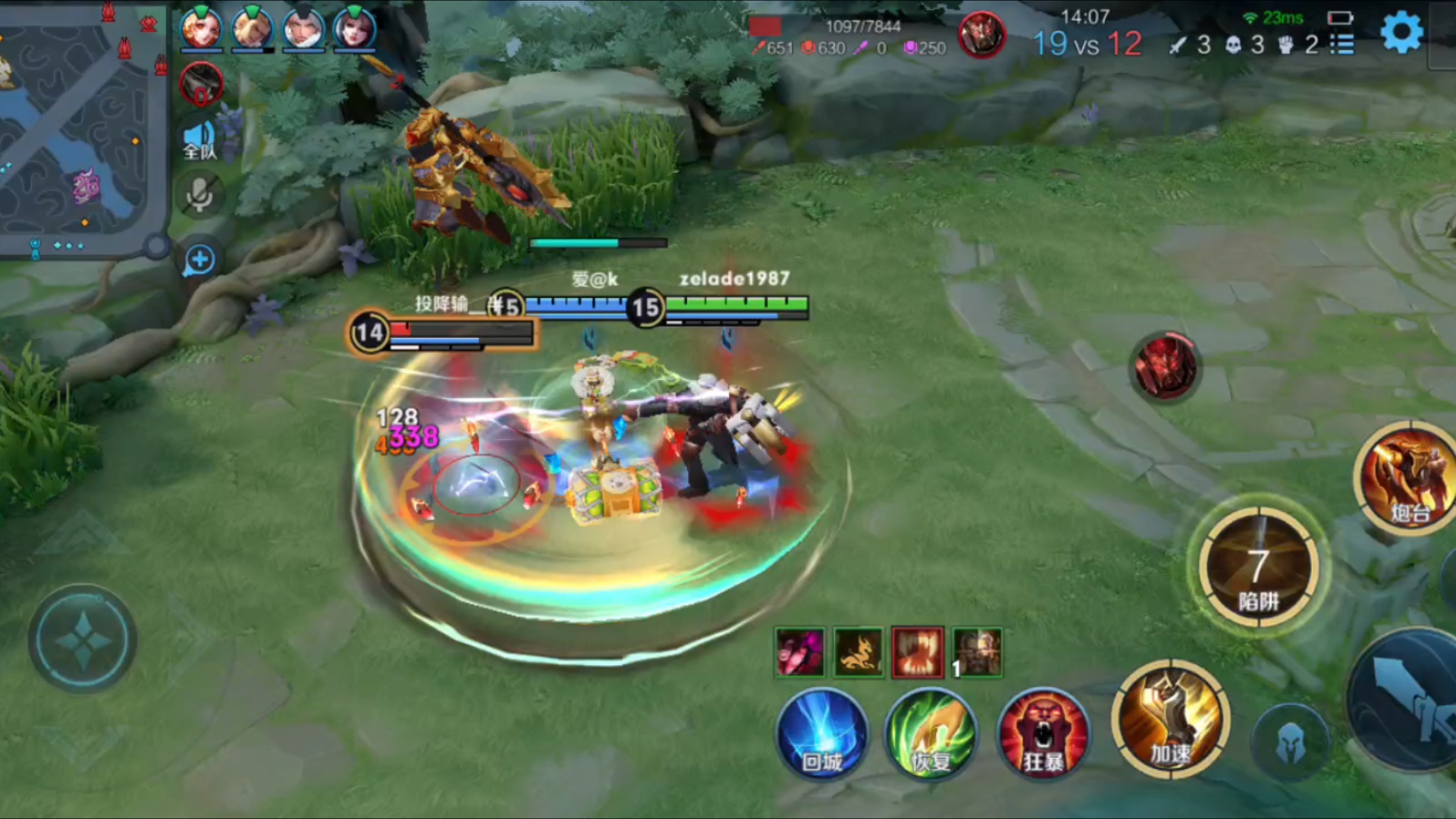The width and height of the screenshot is (1456, 819).
Task: Open the scoreboard list icon
Action: tap(1342, 45)
